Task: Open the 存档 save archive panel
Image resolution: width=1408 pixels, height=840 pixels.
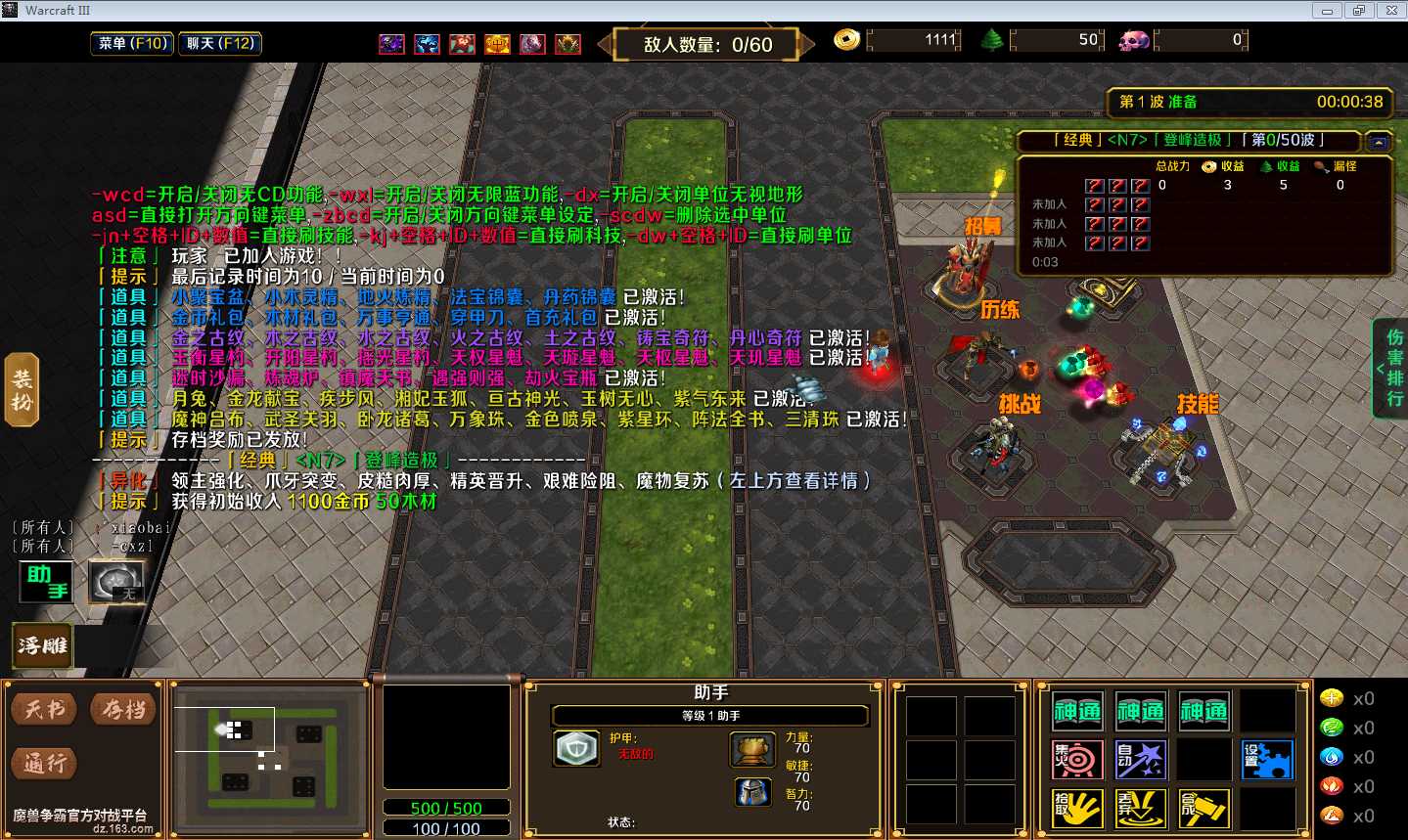Action: pos(123,709)
